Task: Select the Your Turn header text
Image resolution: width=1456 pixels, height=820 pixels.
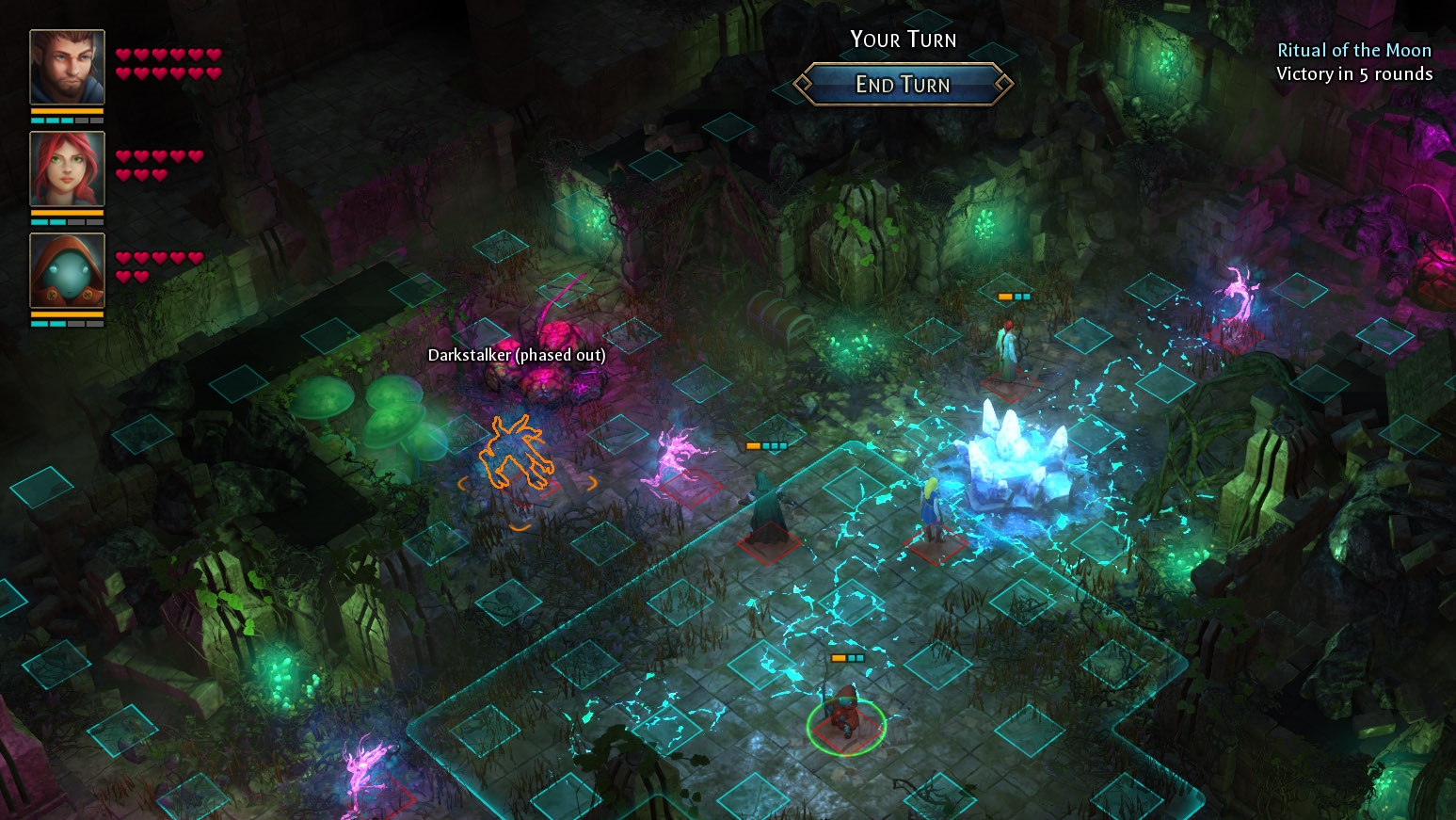Action: 903,40
